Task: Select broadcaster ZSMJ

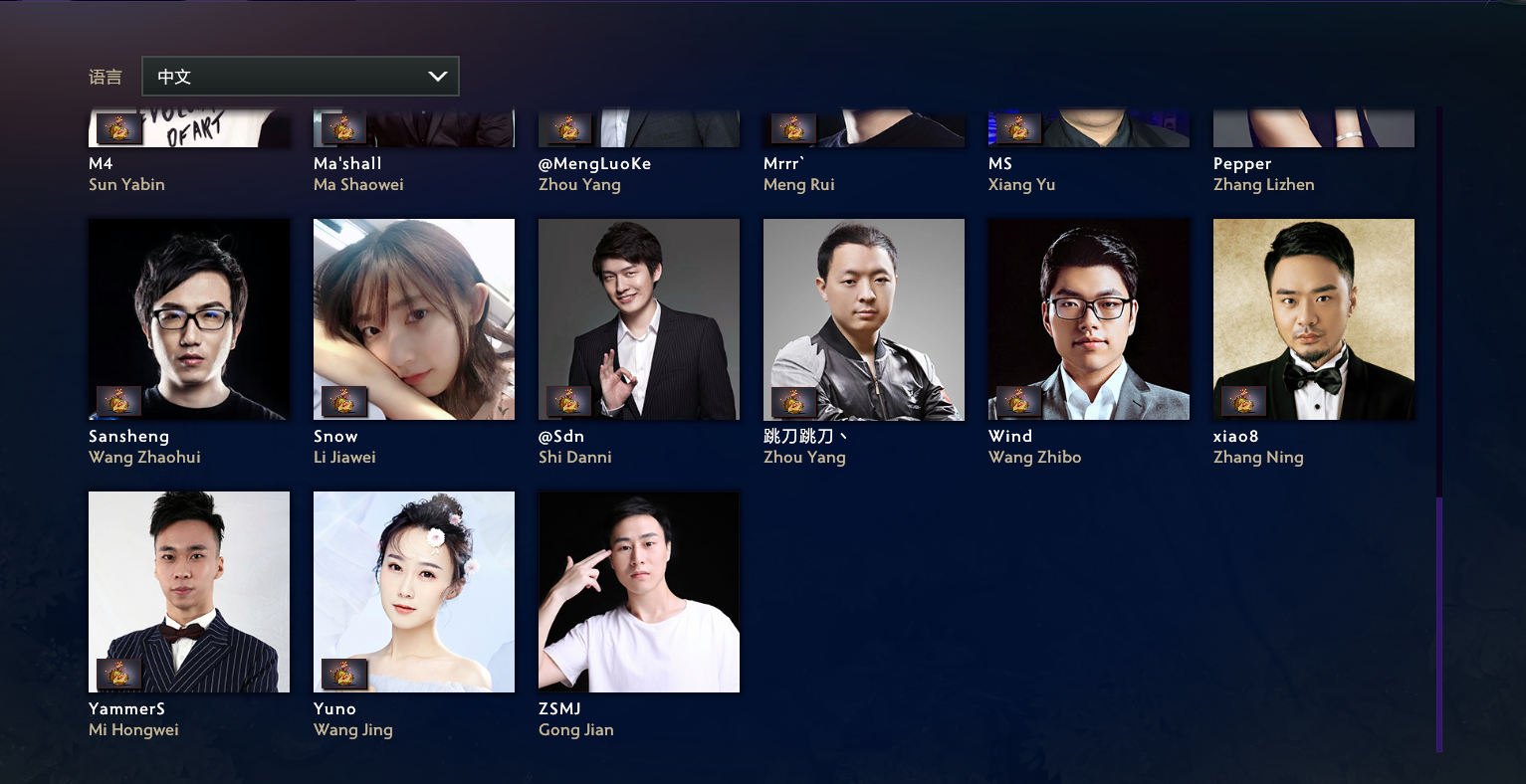Action: point(639,591)
